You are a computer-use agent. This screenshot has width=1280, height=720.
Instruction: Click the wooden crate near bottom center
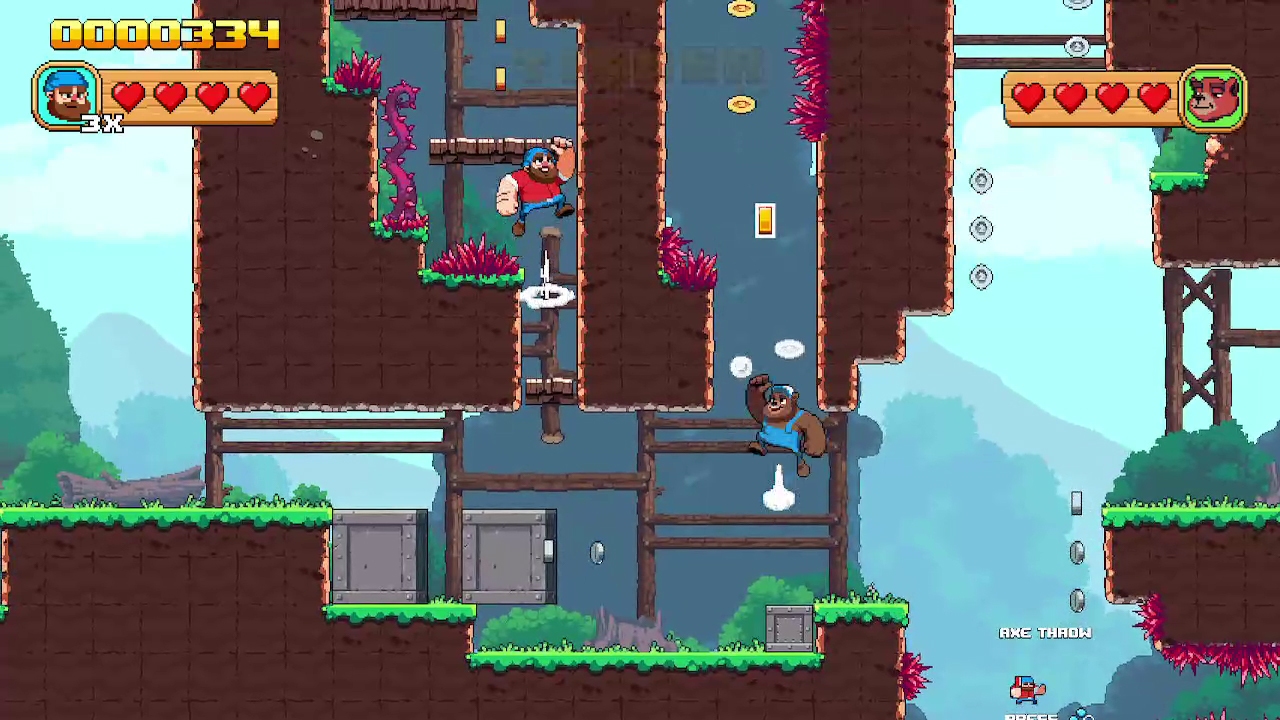click(x=789, y=630)
